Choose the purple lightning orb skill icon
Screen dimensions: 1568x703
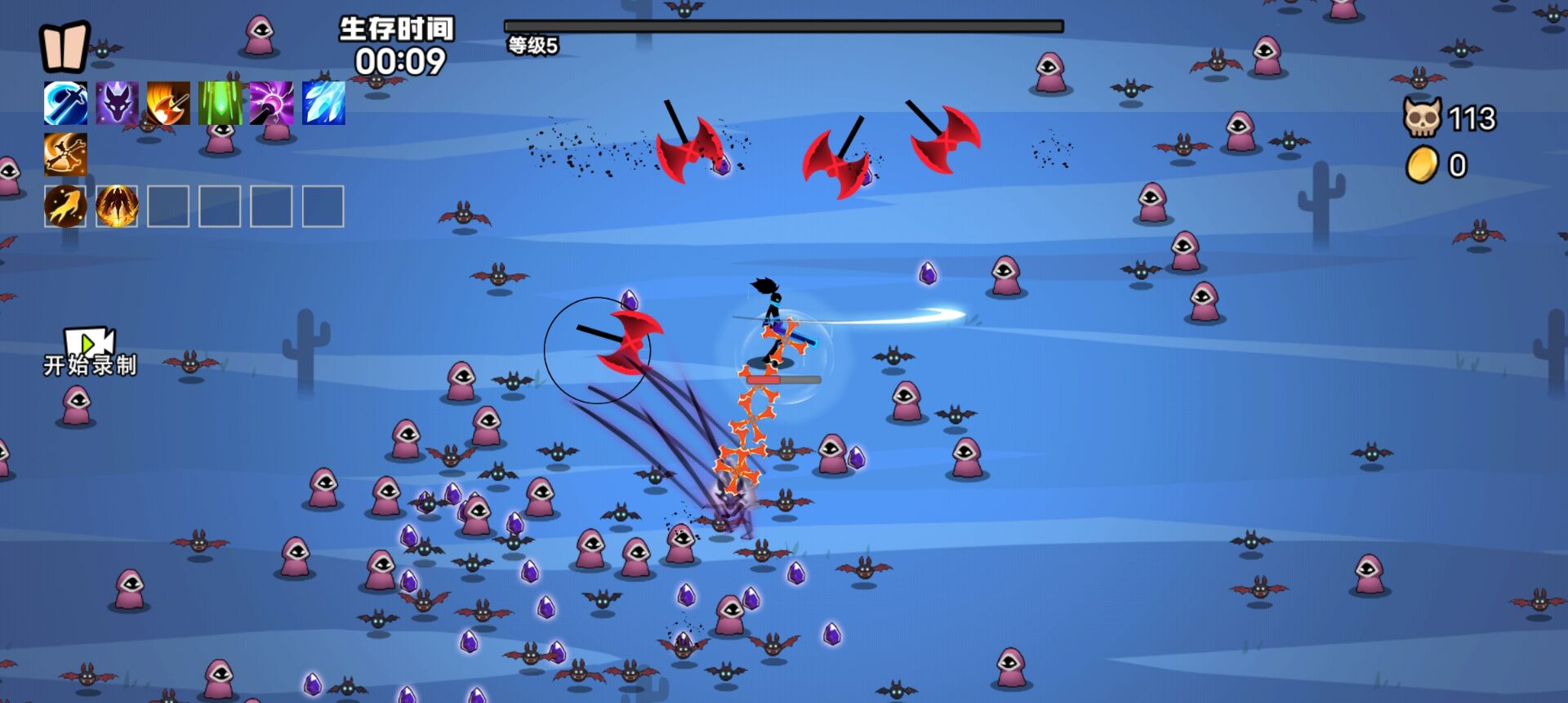[271, 104]
